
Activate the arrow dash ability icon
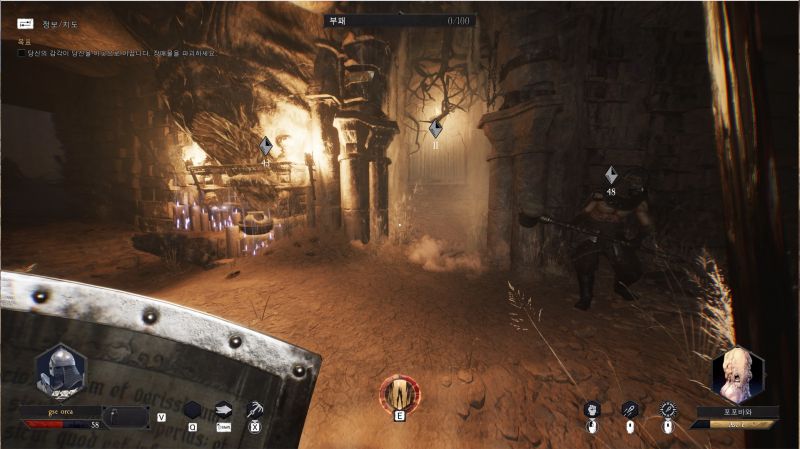(x=224, y=409)
